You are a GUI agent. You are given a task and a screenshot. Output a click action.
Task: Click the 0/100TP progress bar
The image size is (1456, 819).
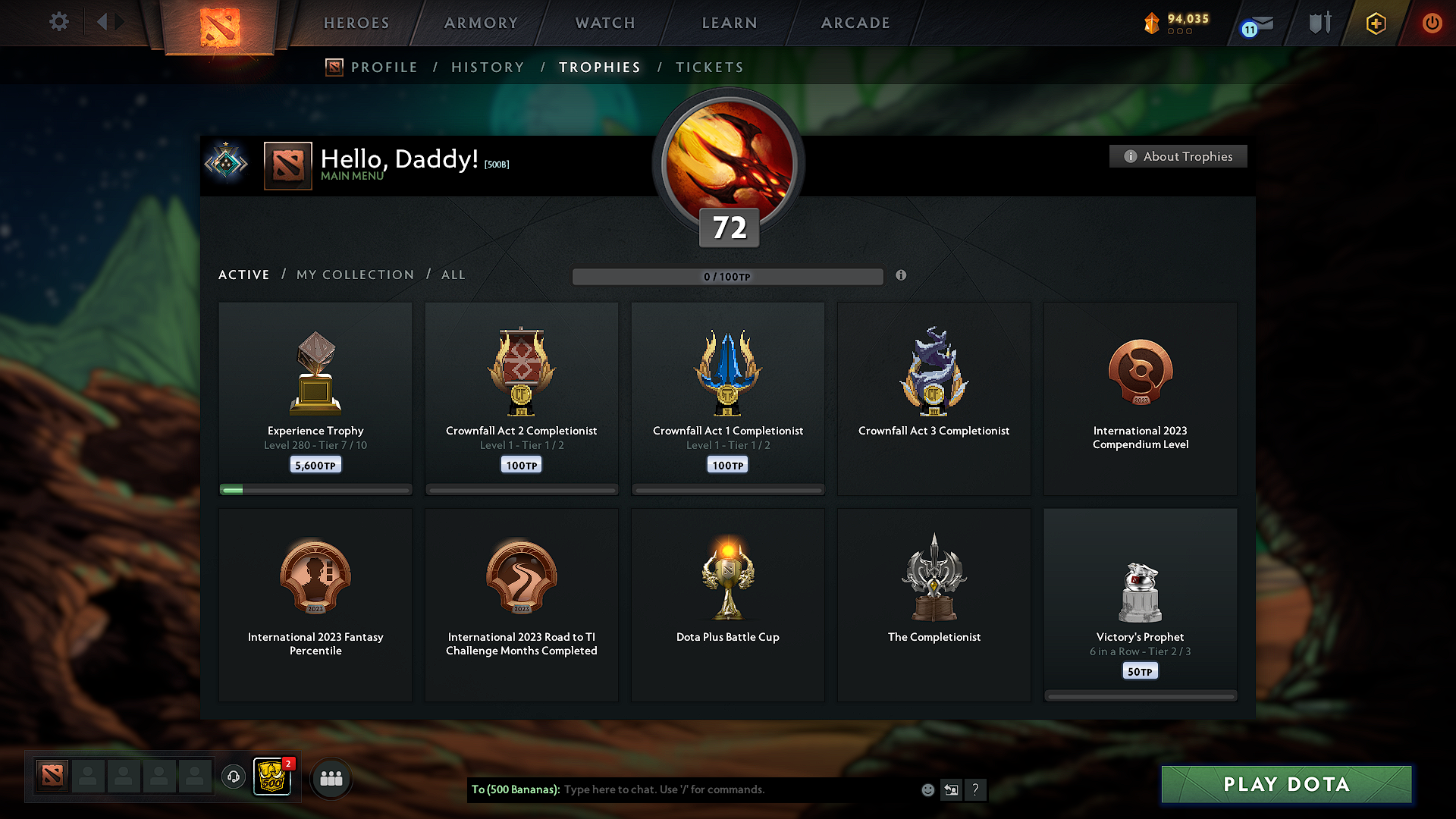727,276
